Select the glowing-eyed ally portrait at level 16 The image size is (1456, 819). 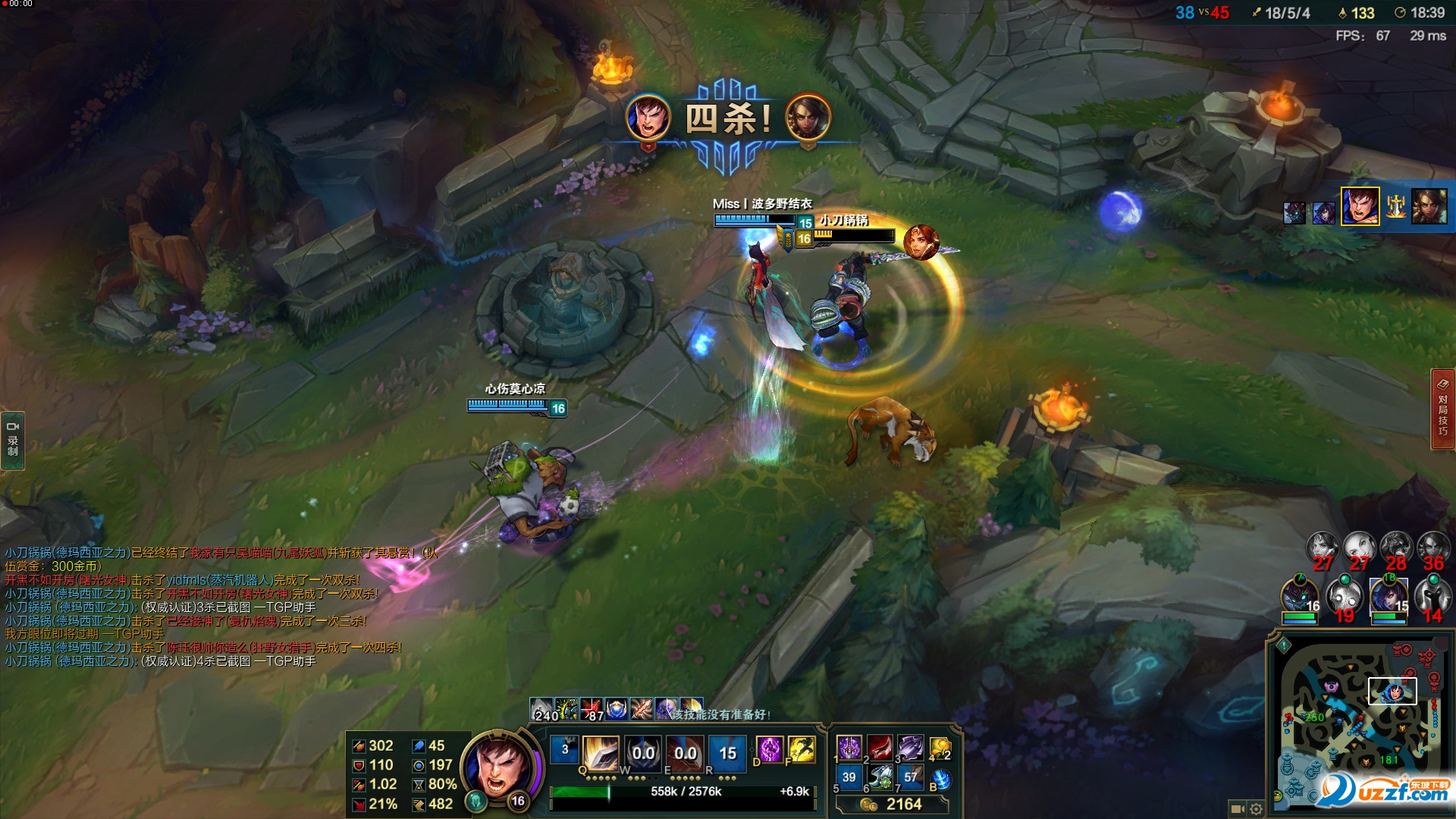1300,595
